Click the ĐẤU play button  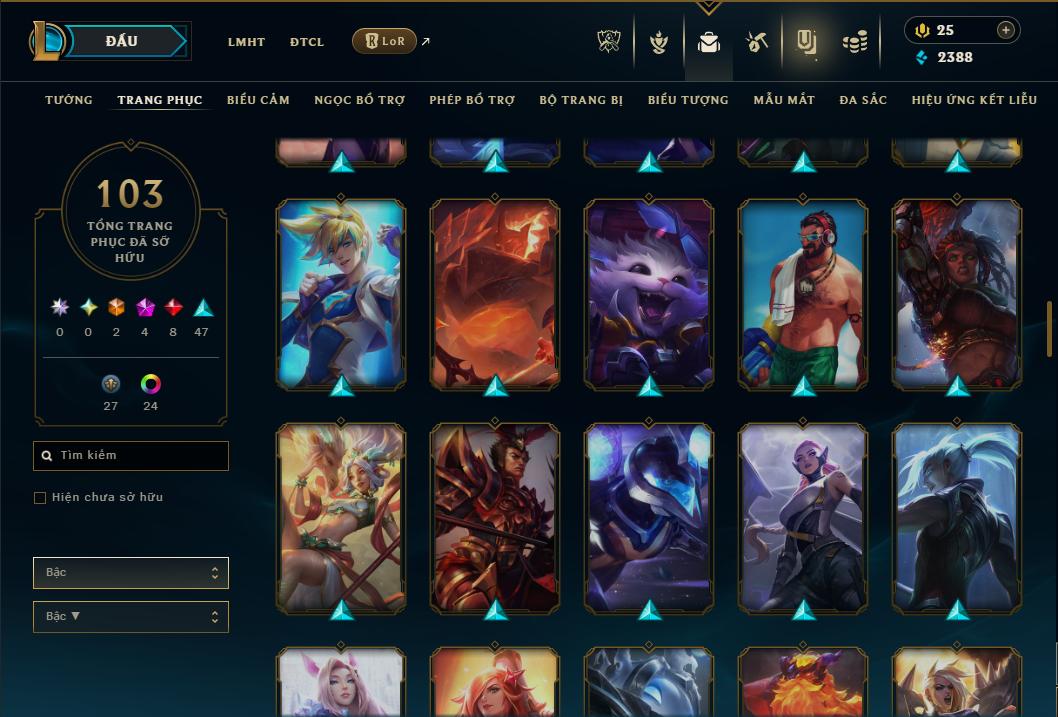(x=122, y=41)
